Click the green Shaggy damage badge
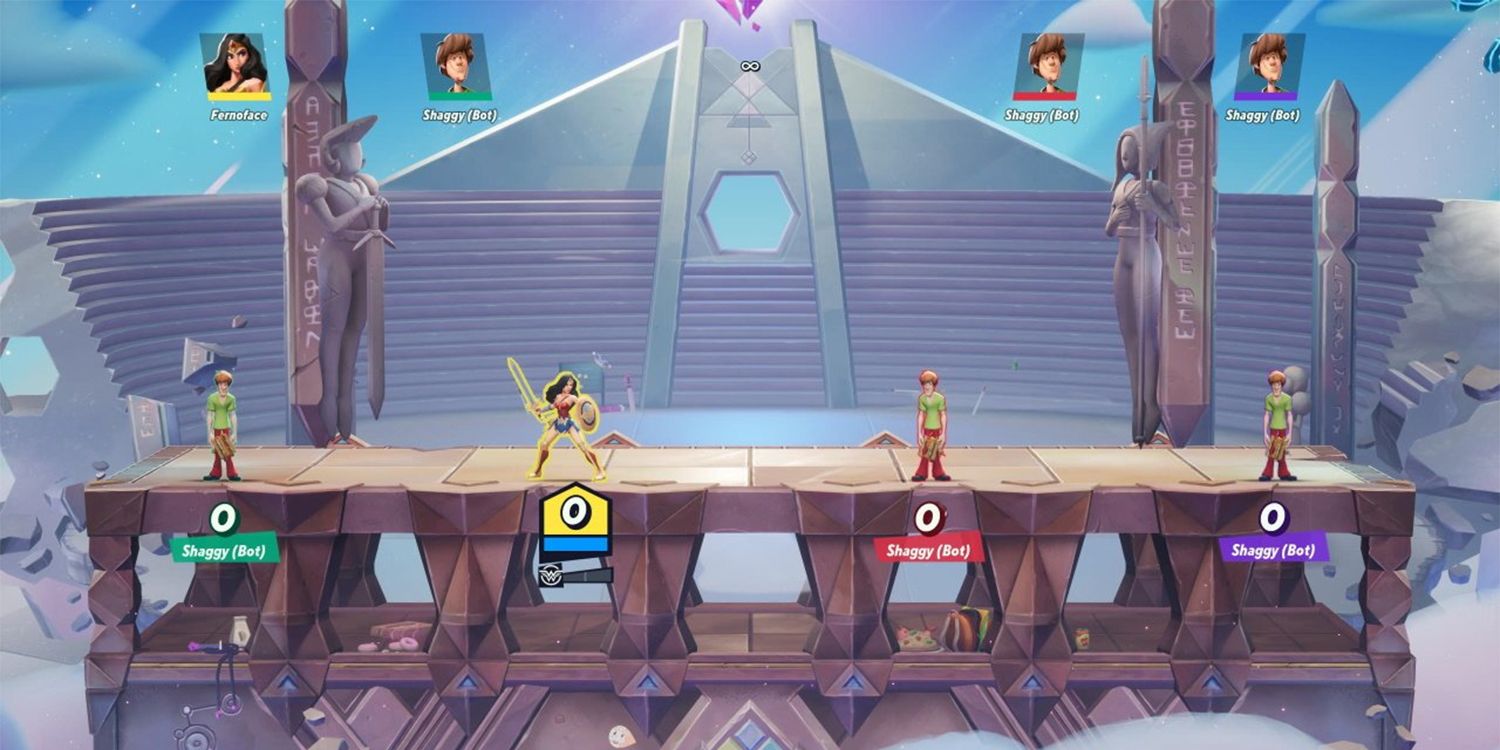Screen dimensions: 1500x750 (225, 519)
